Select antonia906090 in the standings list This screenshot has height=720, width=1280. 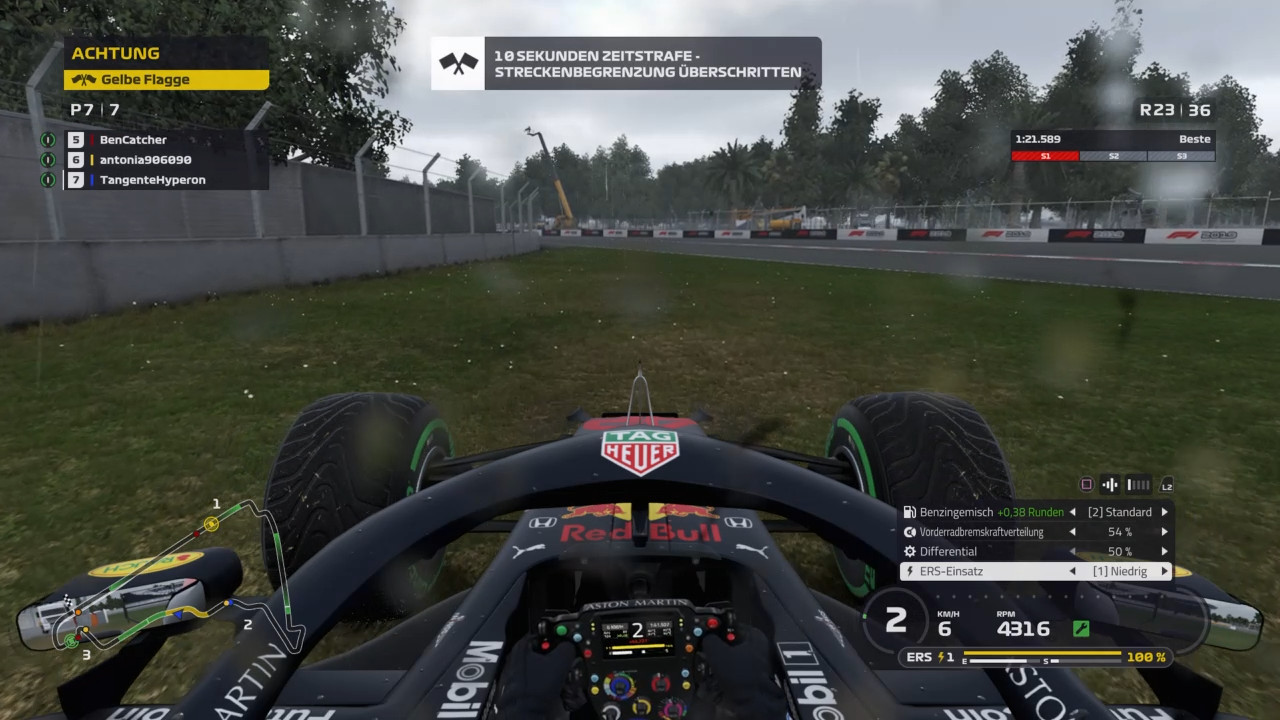(145, 160)
